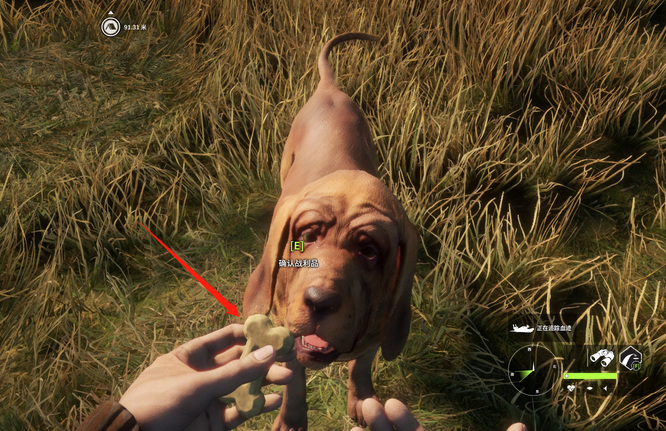The image size is (666, 431).
Task: Click the heart rate status icon
Action: (x=571, y=388)
